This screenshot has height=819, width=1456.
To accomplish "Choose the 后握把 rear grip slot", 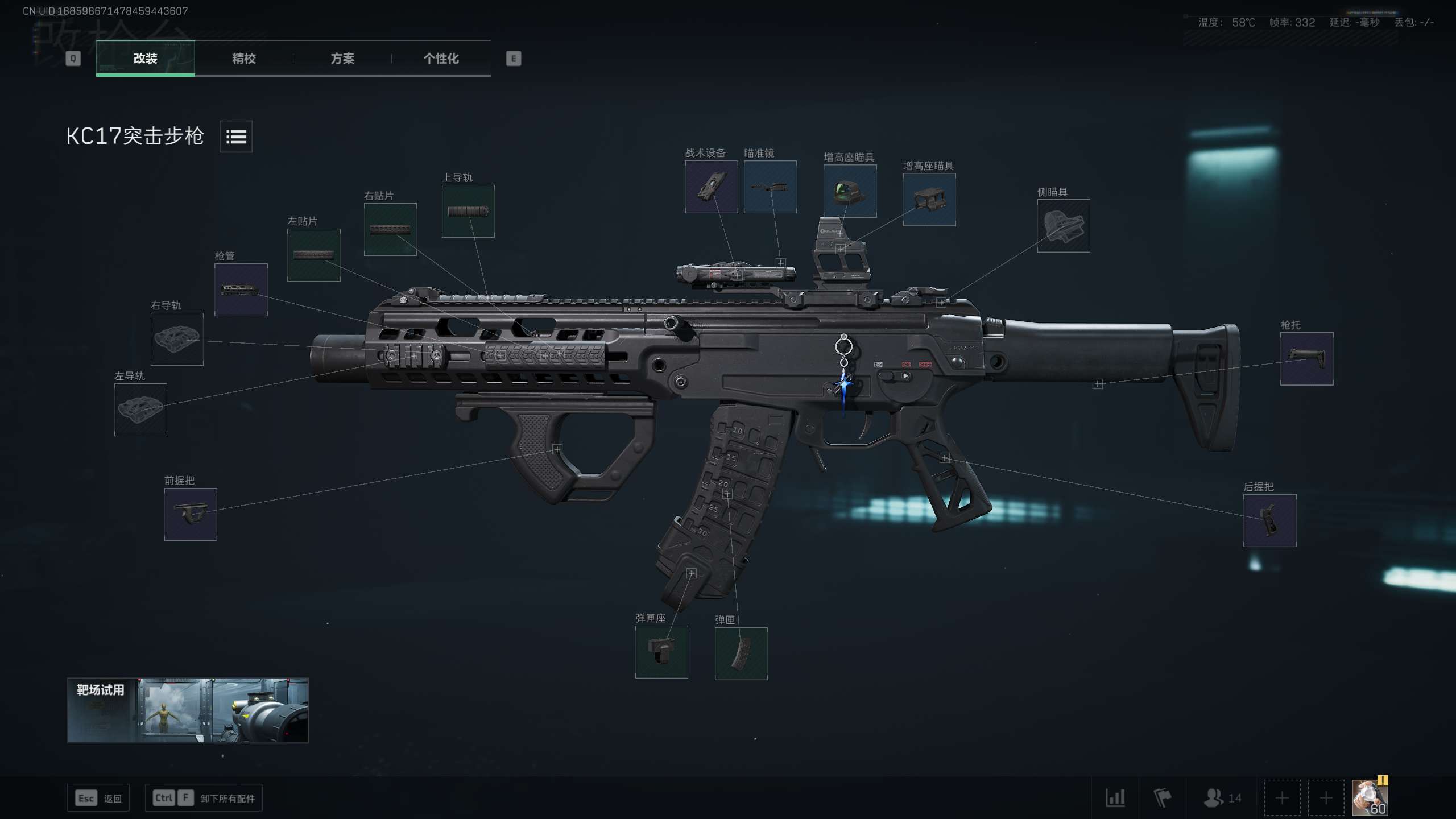I will (x=1269, y=520).
